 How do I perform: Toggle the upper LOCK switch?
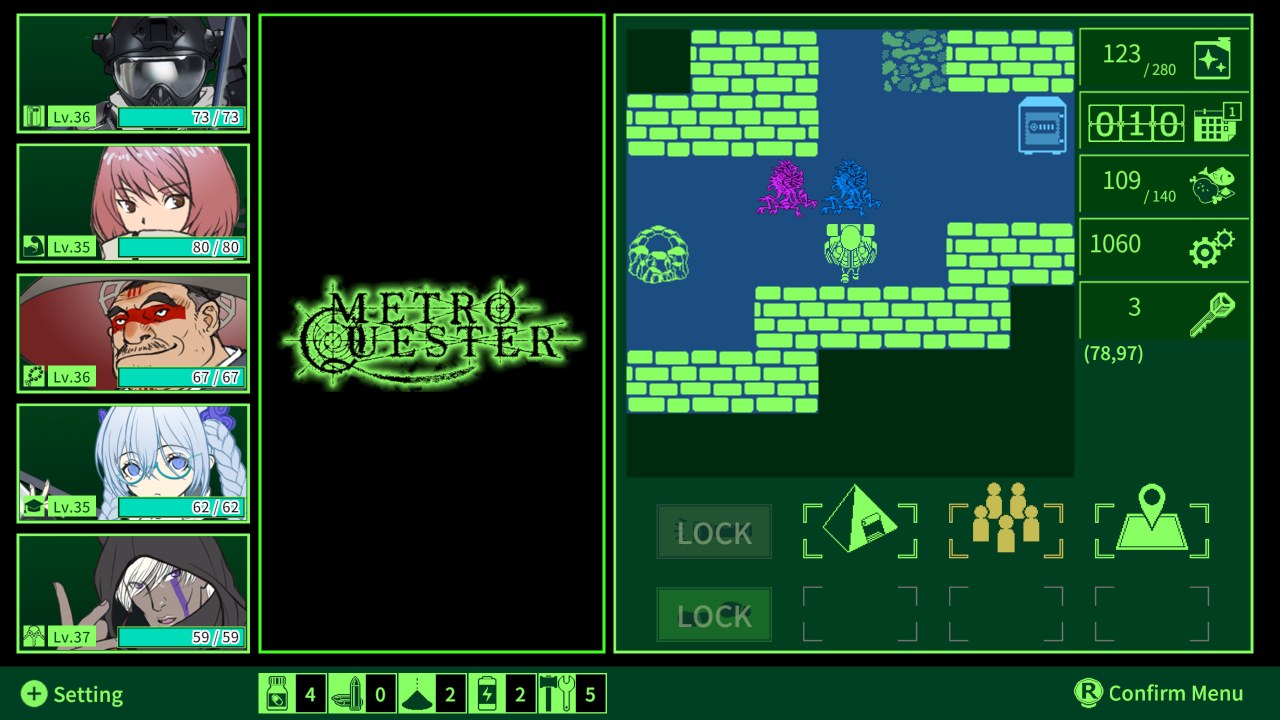(x=713, y=531)
